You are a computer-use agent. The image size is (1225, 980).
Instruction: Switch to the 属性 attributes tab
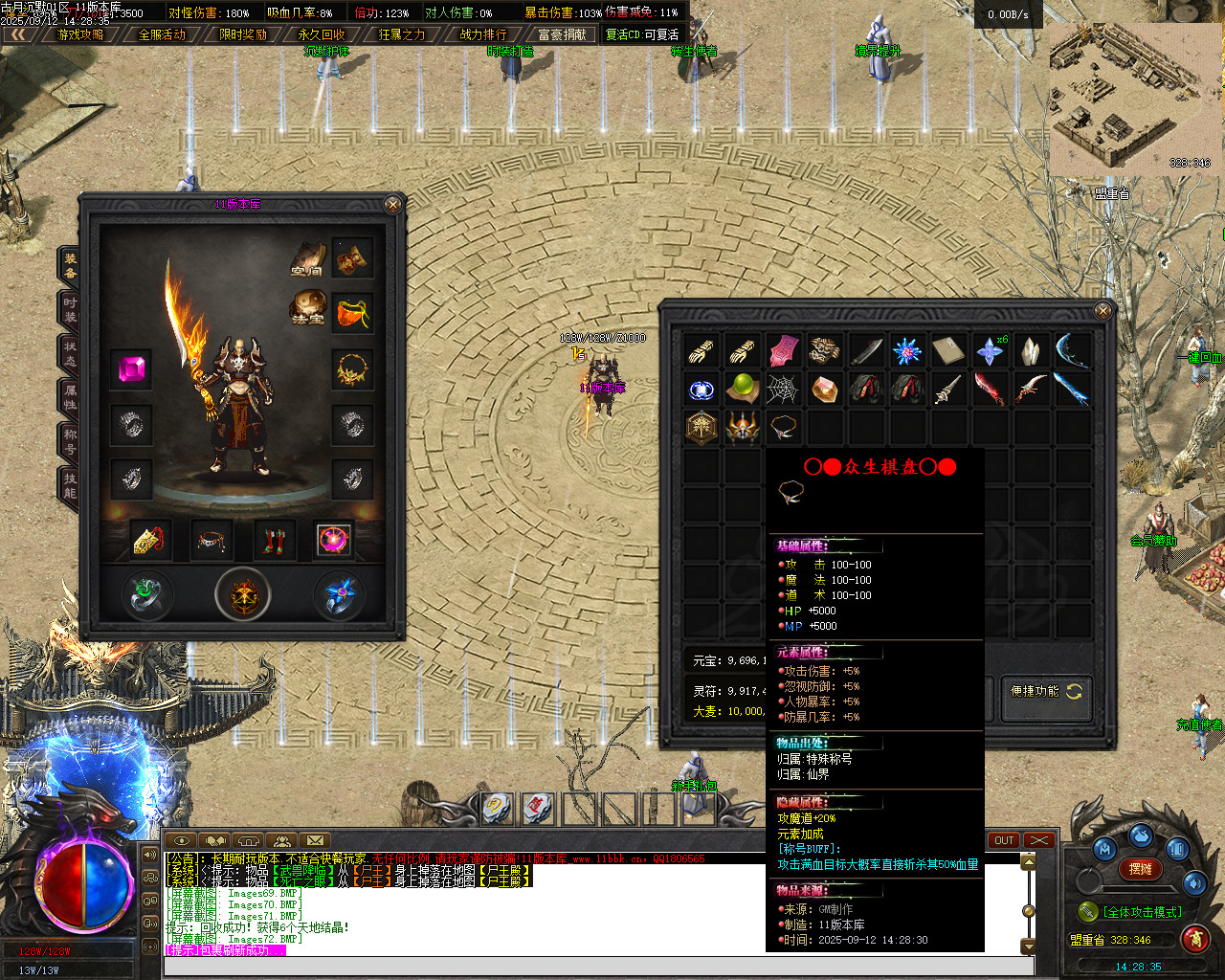click(70, 397)
